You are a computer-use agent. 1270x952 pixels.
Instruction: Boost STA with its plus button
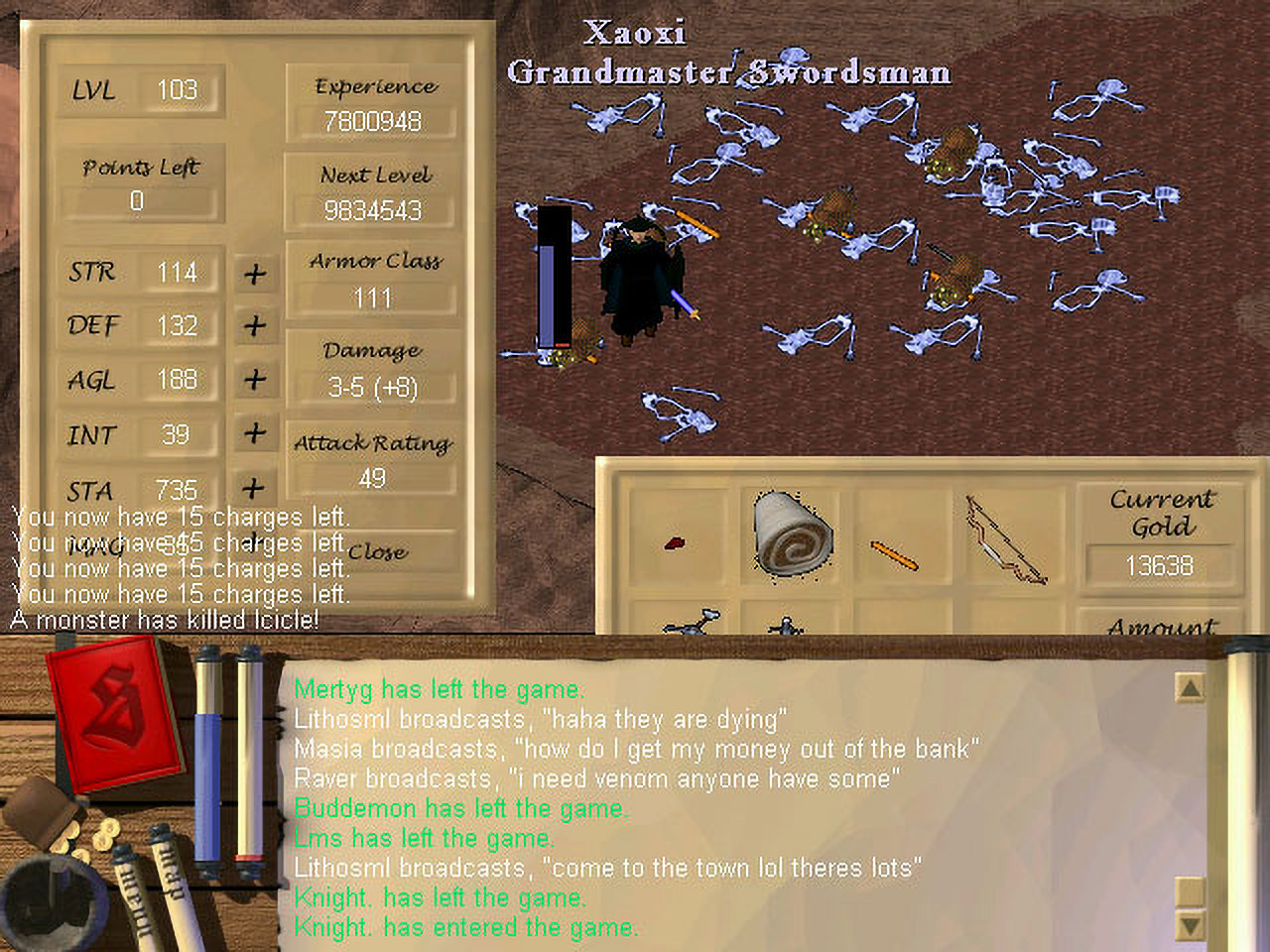[x=254, y=487]
